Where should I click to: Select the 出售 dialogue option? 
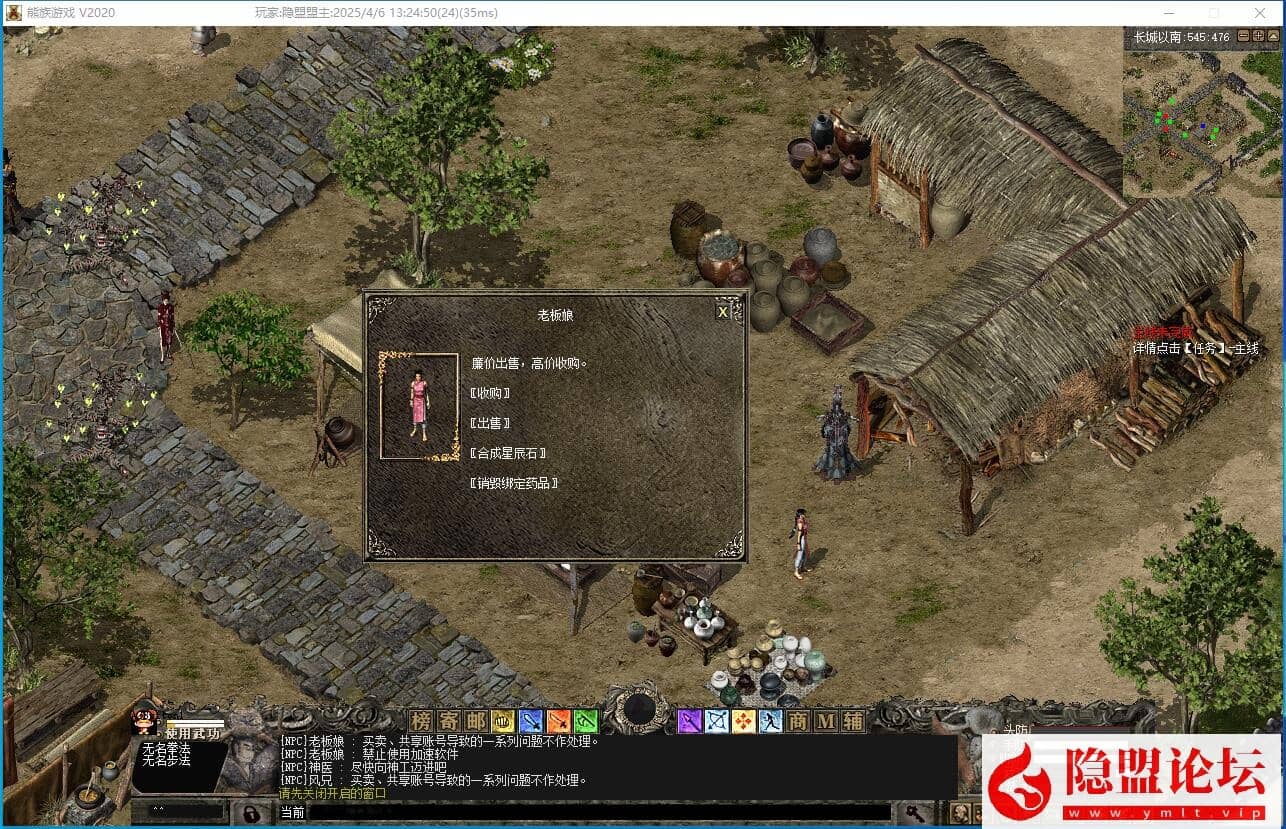coord(490,423)
